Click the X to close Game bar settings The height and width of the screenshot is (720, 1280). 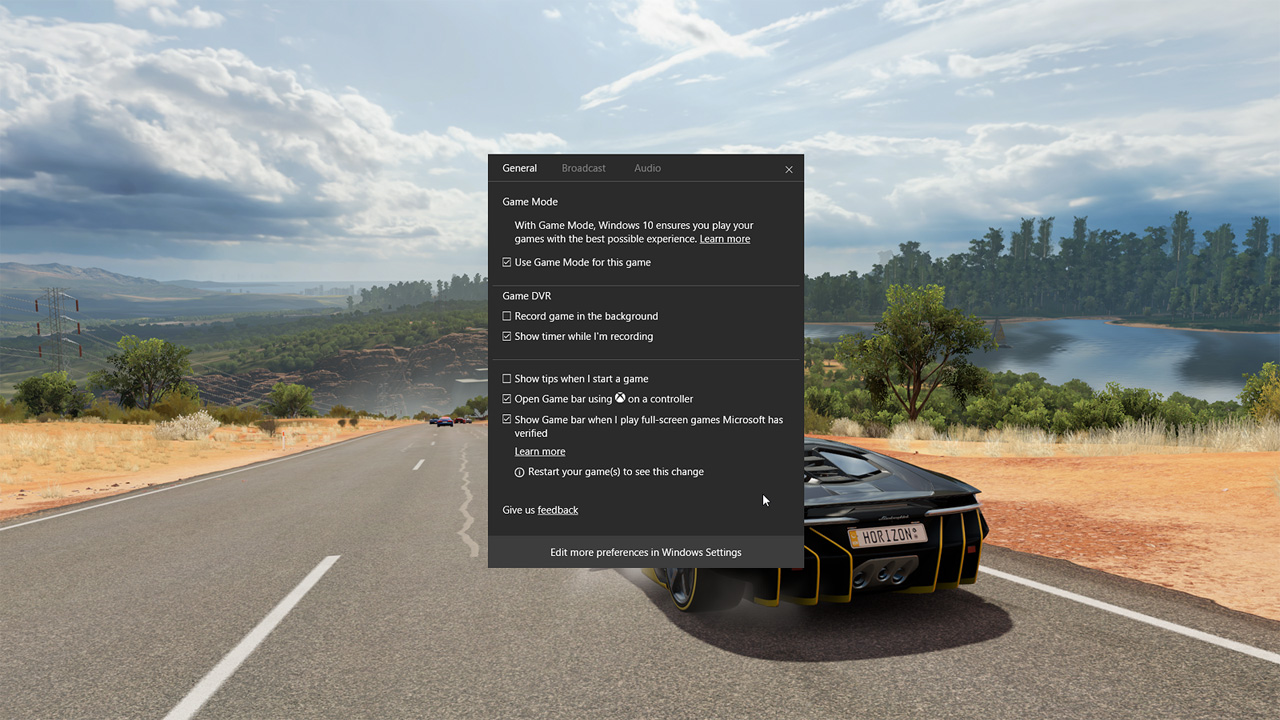[789, 169]
